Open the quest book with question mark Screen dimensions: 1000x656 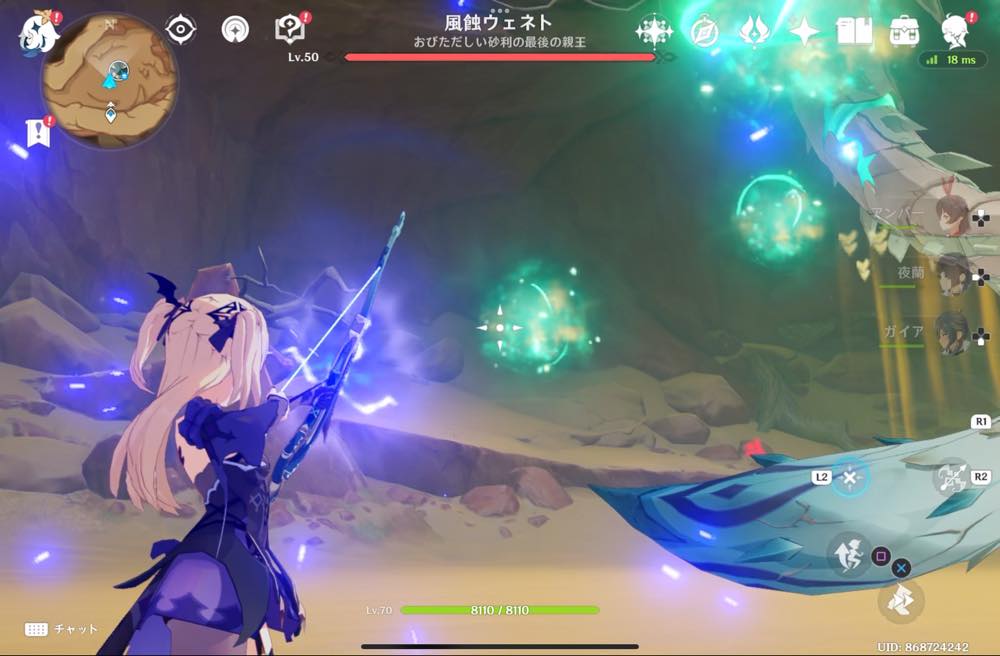(289, 29)
